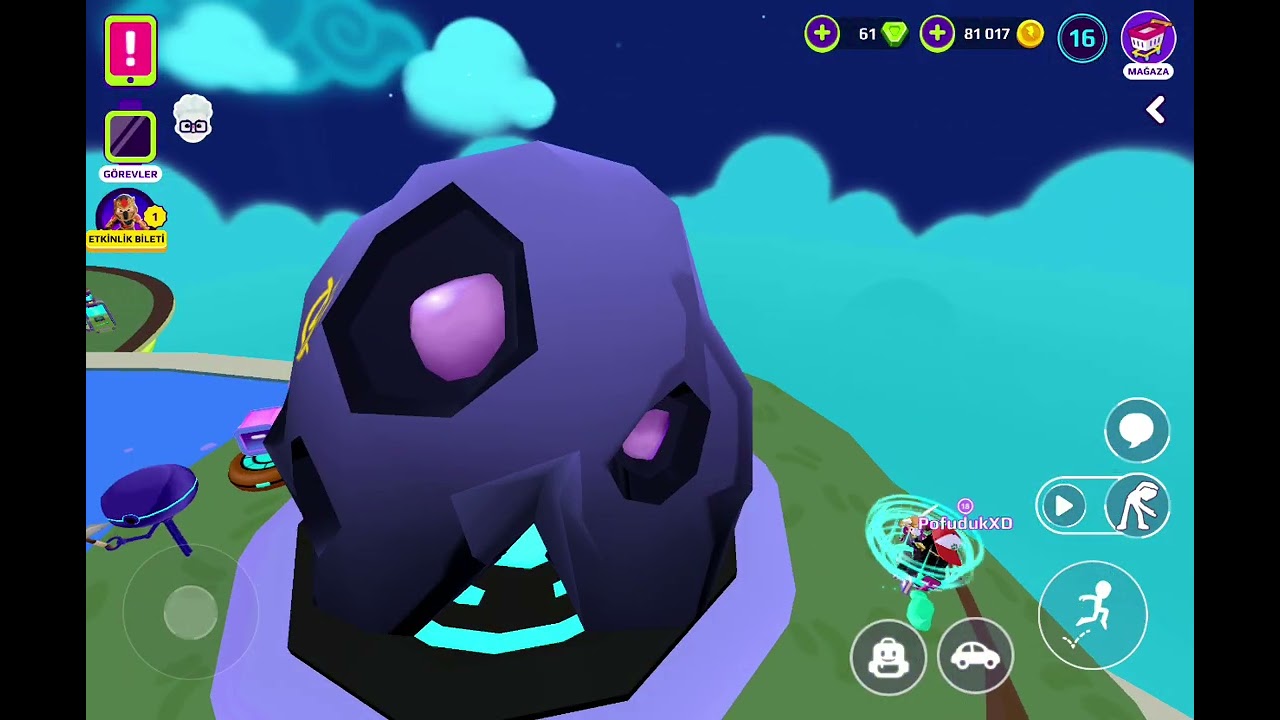
Task: Summon a vehicle with the car button
Action: tap(975, 656)
